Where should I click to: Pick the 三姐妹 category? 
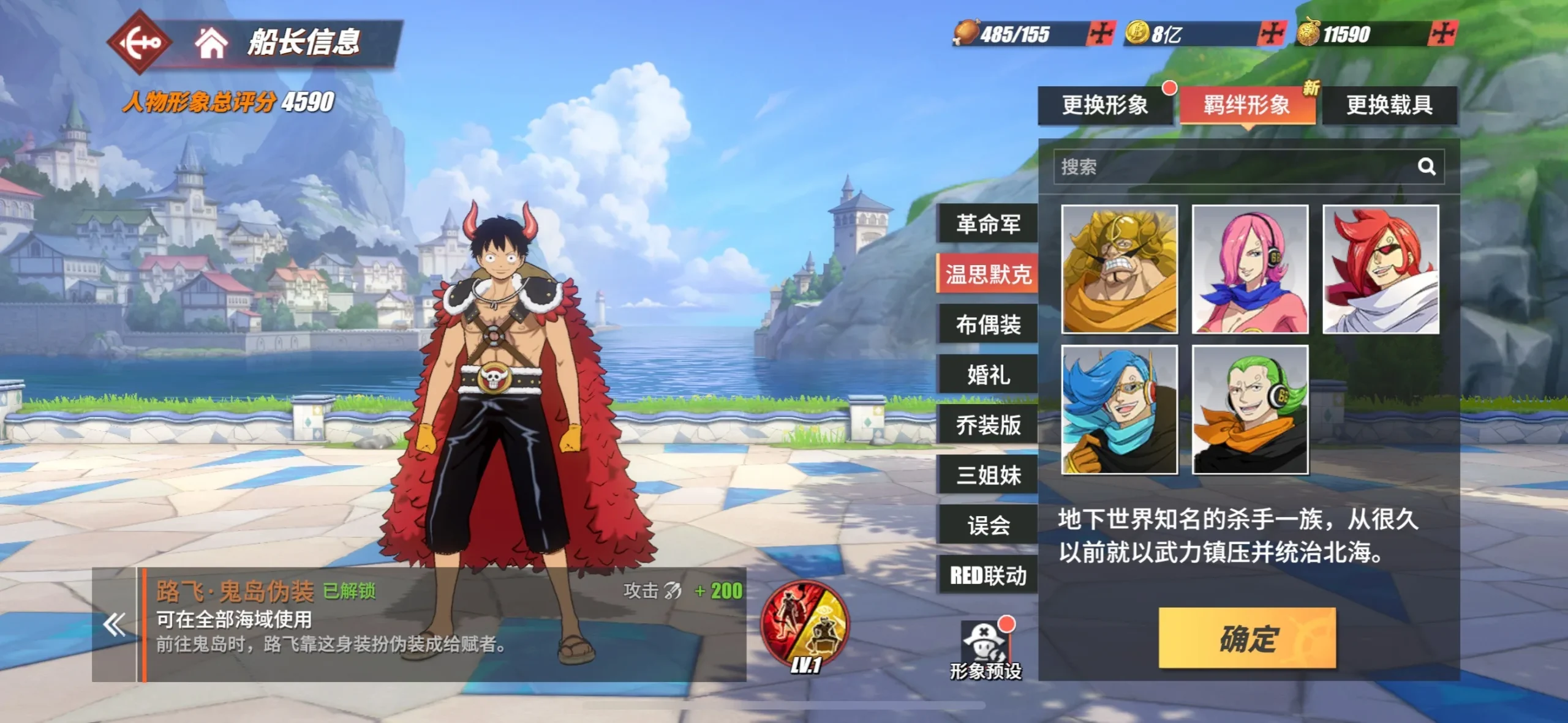point(988,475)
